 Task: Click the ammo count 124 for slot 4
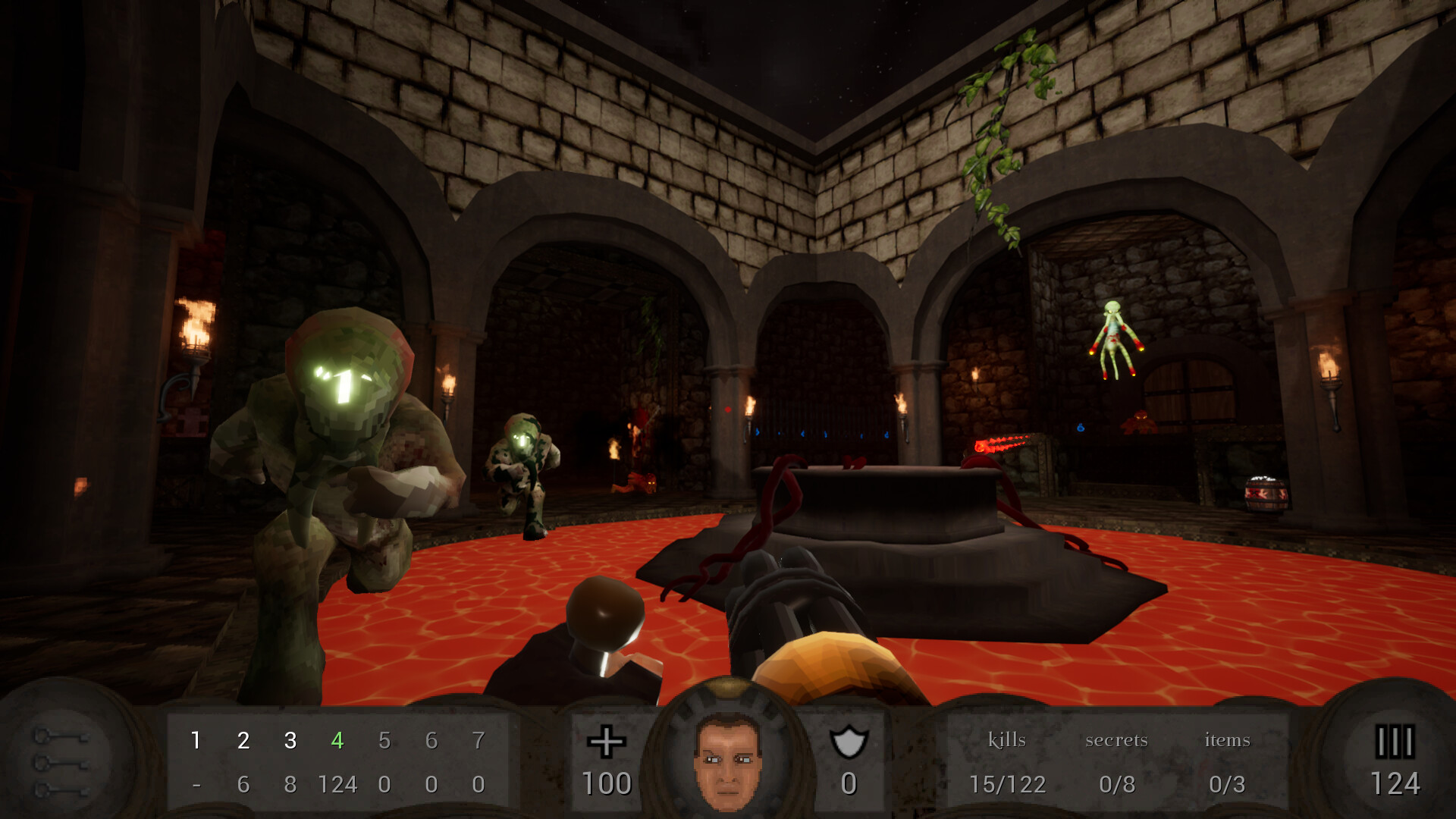click(x=339, y=785)
